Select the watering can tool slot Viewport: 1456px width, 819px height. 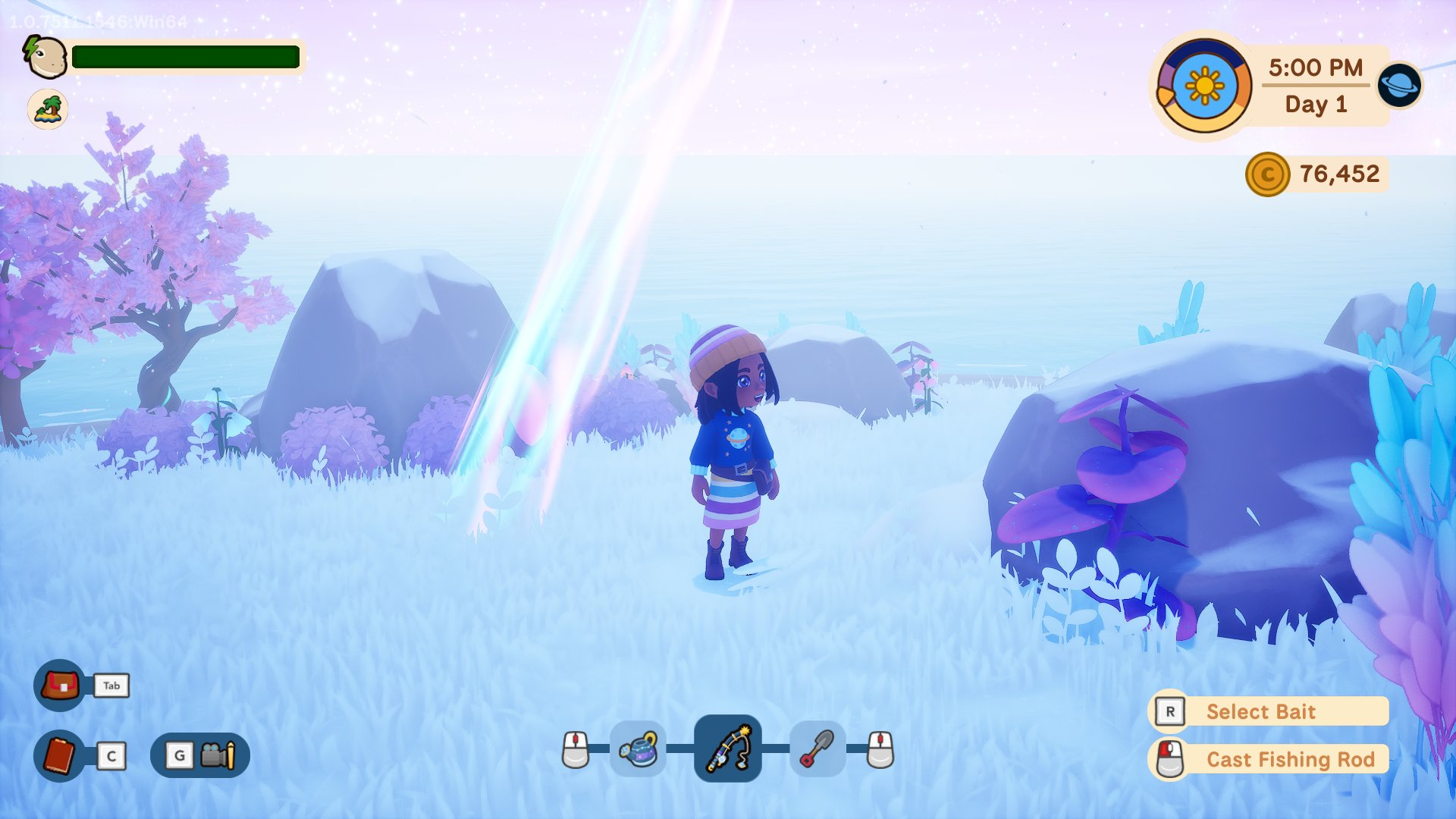pos(638,749)
